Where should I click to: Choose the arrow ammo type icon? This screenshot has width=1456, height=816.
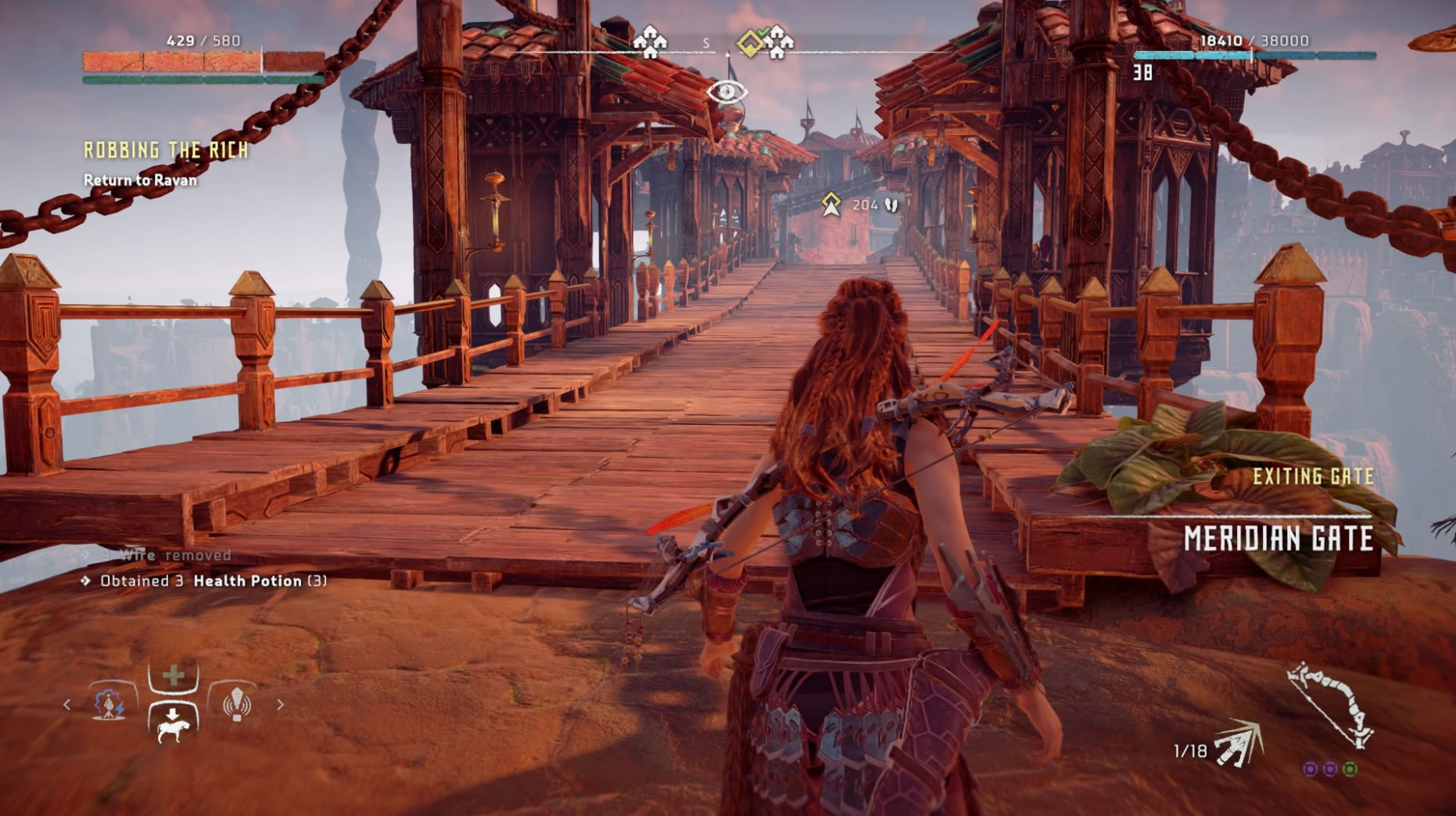[1240, 745]
